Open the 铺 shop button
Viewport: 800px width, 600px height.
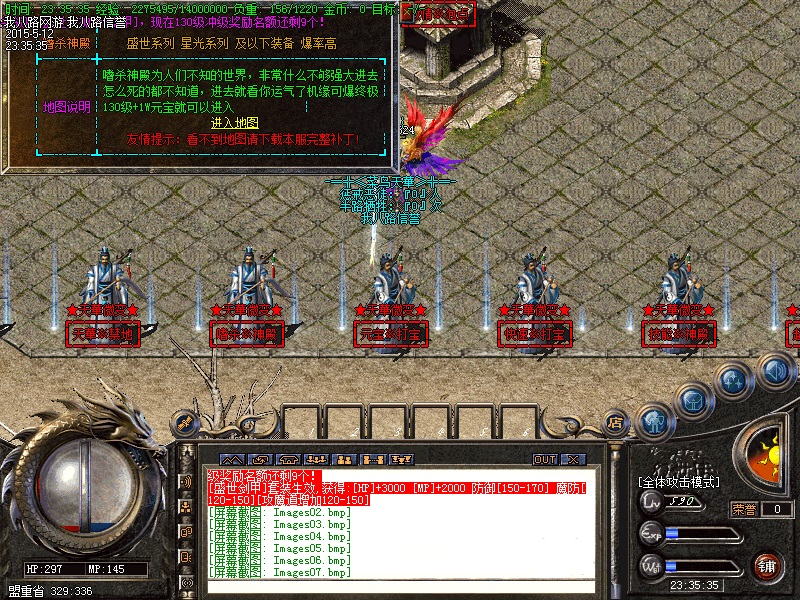point(768,565)
